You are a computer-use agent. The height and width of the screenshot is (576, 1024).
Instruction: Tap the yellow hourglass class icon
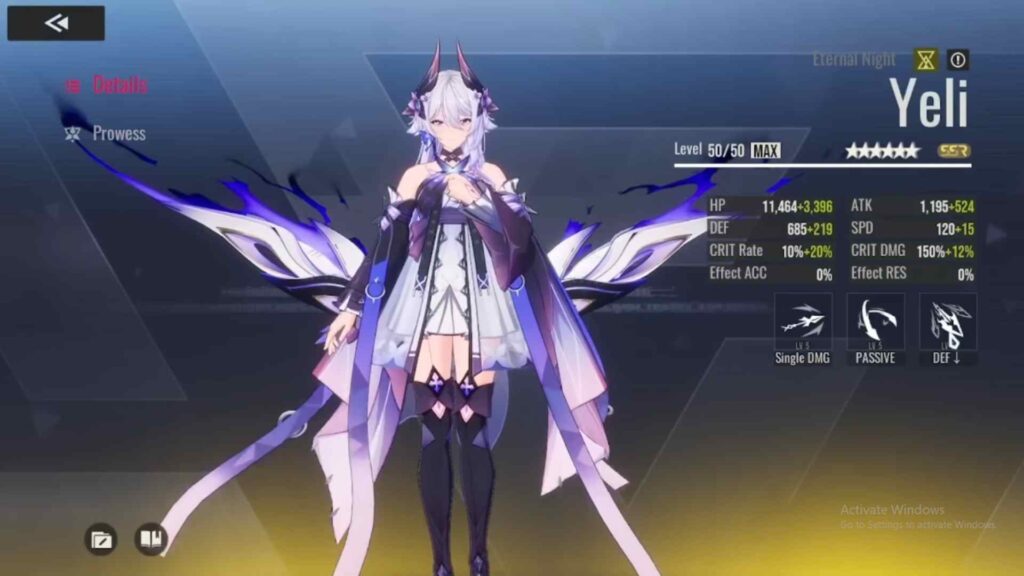click(926, 60)
